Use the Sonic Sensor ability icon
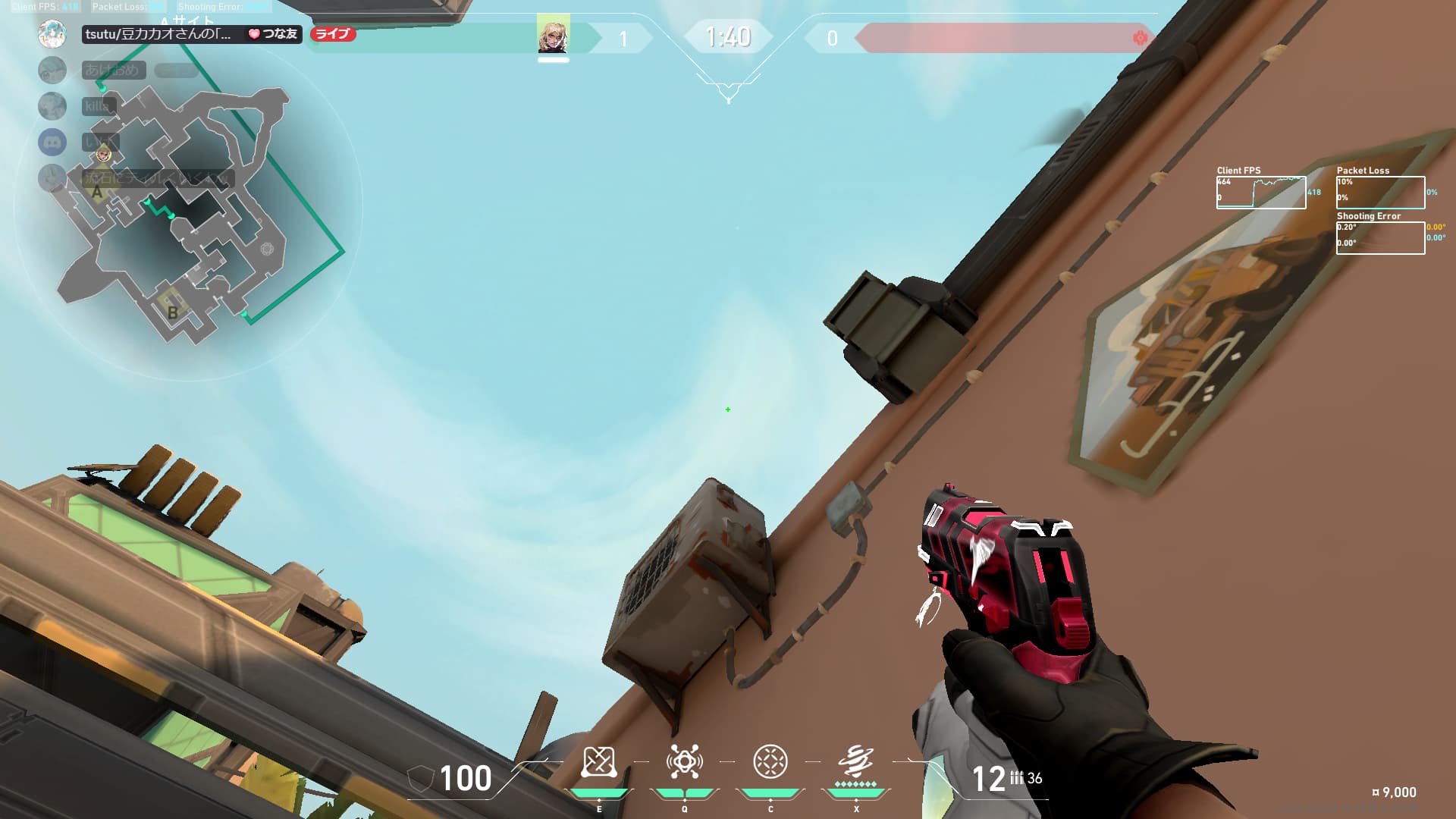 tap(684, 762)
